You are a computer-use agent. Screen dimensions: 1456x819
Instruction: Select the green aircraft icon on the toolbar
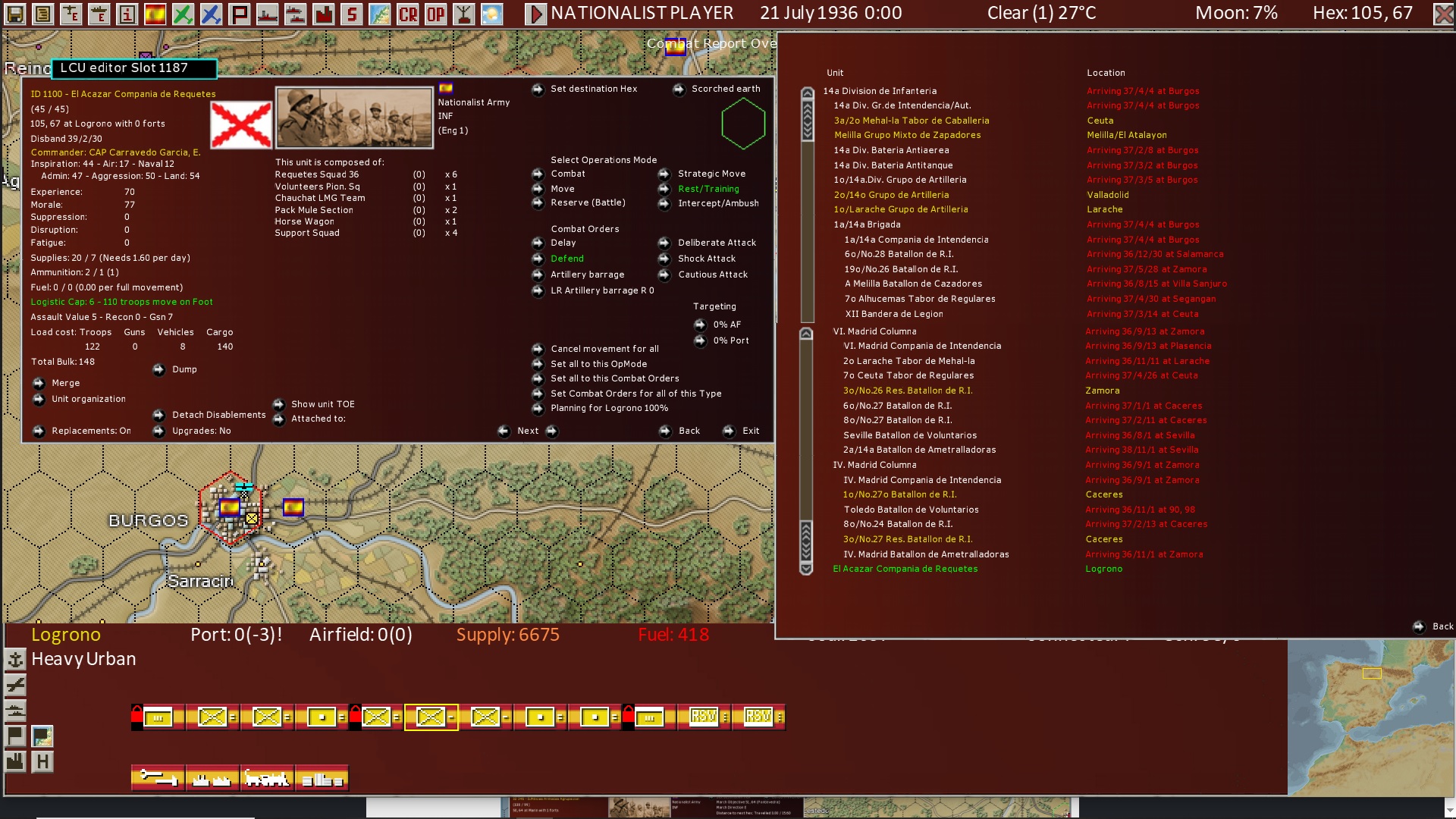point(184,13)
